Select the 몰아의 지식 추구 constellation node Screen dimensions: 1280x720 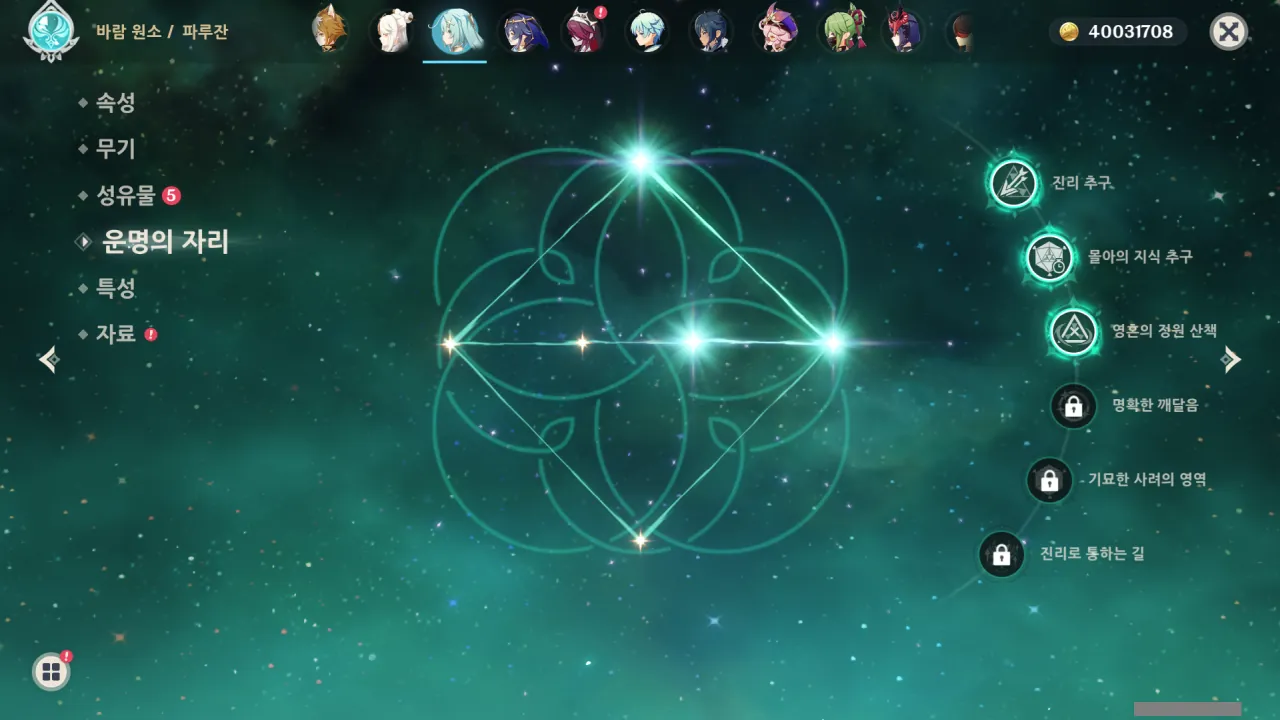pyautogui.click(x=1049, y=258)
